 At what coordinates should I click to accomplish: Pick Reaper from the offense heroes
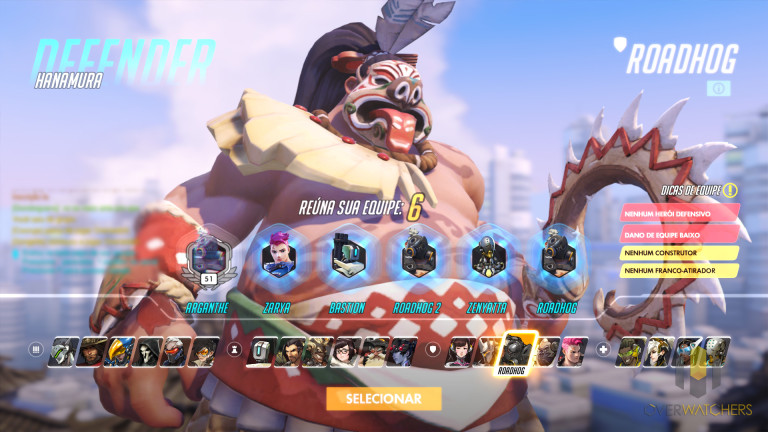click(147, 351)
